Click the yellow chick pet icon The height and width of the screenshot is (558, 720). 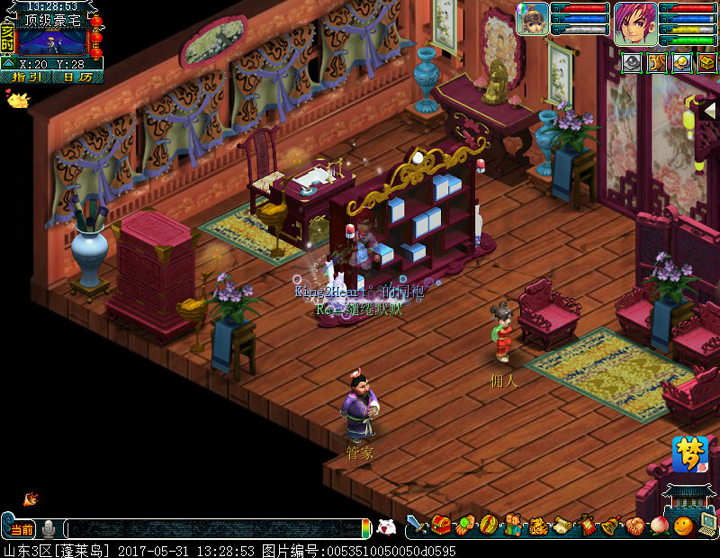coord(16,99)
